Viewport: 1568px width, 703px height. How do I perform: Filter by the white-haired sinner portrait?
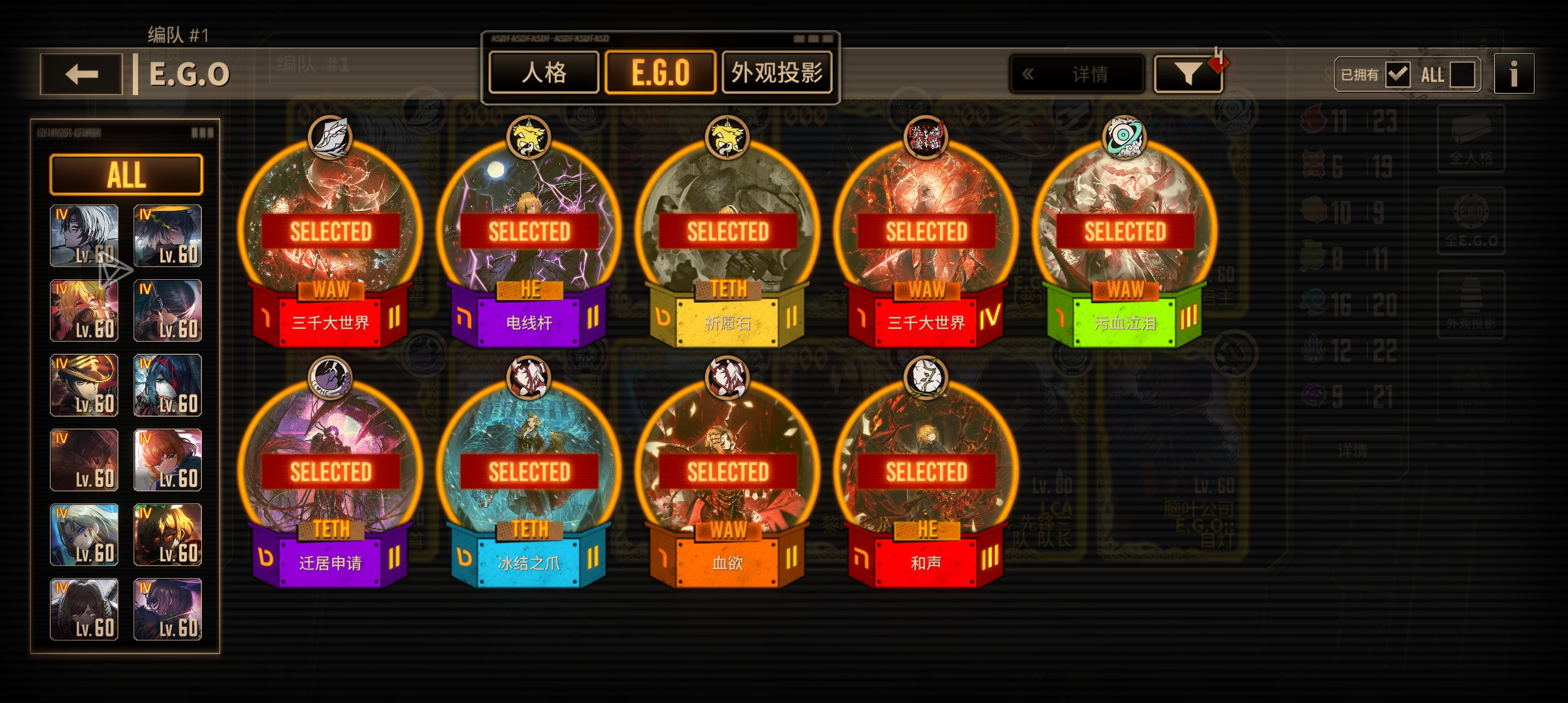pos(85,236)
